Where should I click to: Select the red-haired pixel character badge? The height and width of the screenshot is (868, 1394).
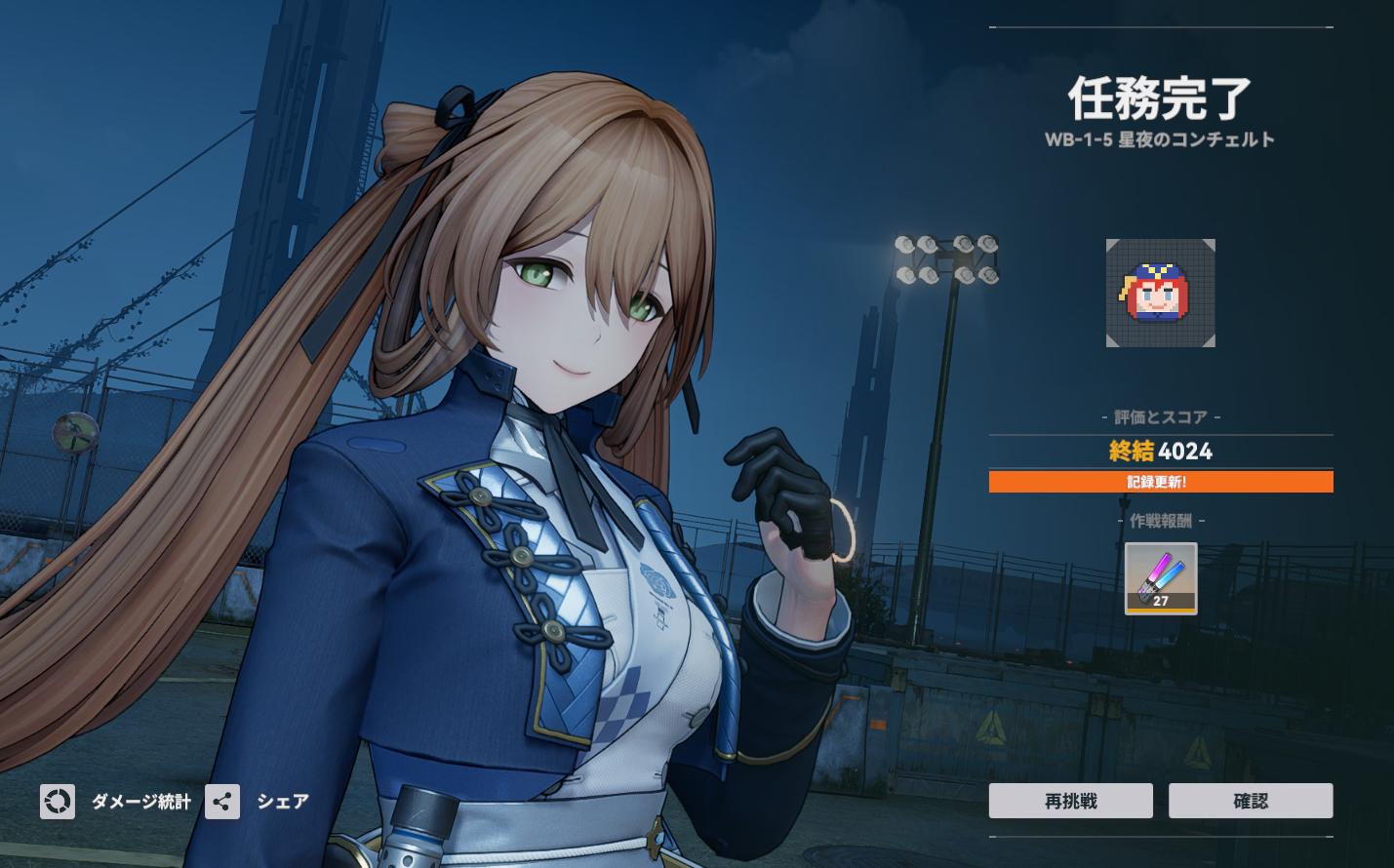(x=1160, y=293)
